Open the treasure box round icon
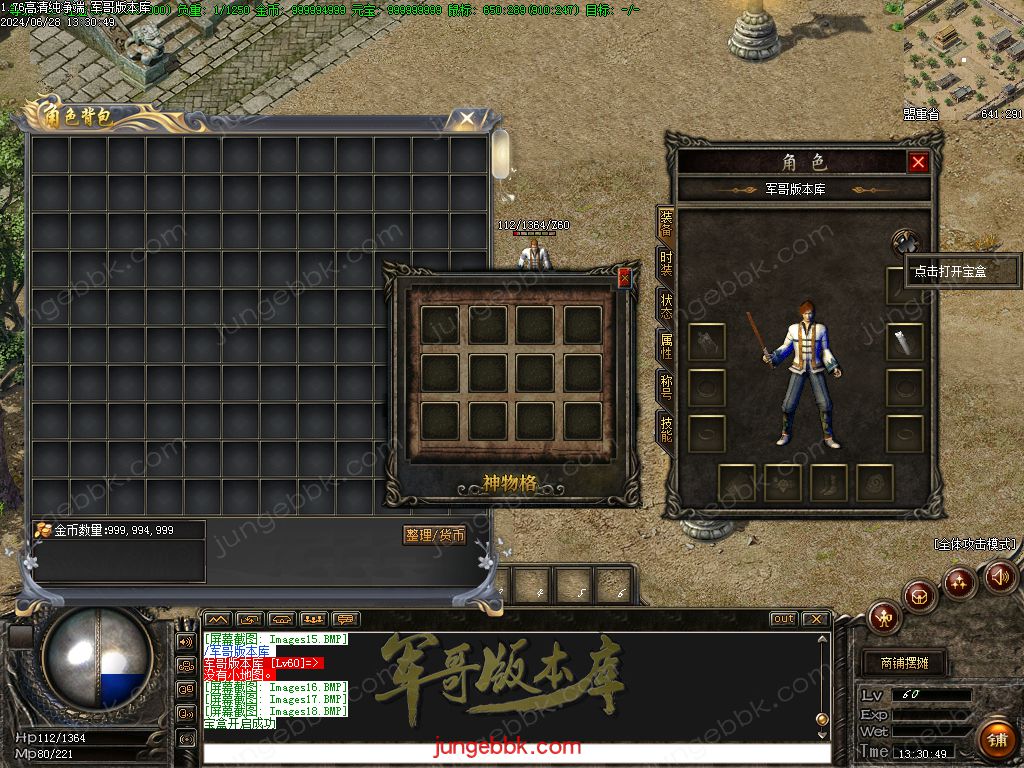The width and height of the screenshot is (1024, 768). pos(905,242)
